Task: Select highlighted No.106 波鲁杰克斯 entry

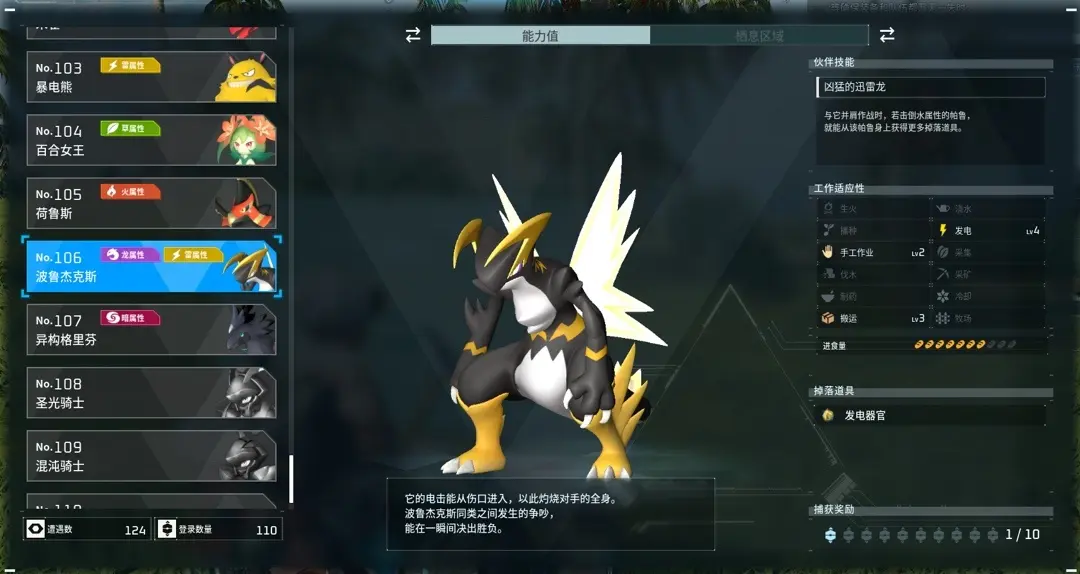Action: (151, 267)
